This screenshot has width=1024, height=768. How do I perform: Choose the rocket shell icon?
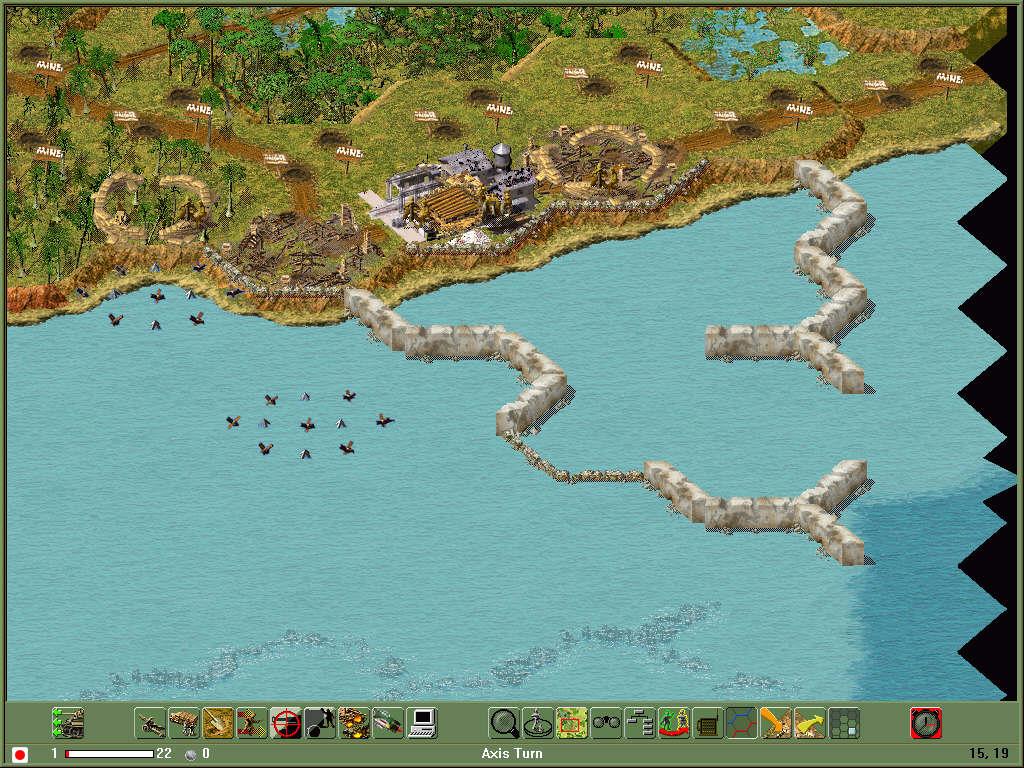coord(388,722)
